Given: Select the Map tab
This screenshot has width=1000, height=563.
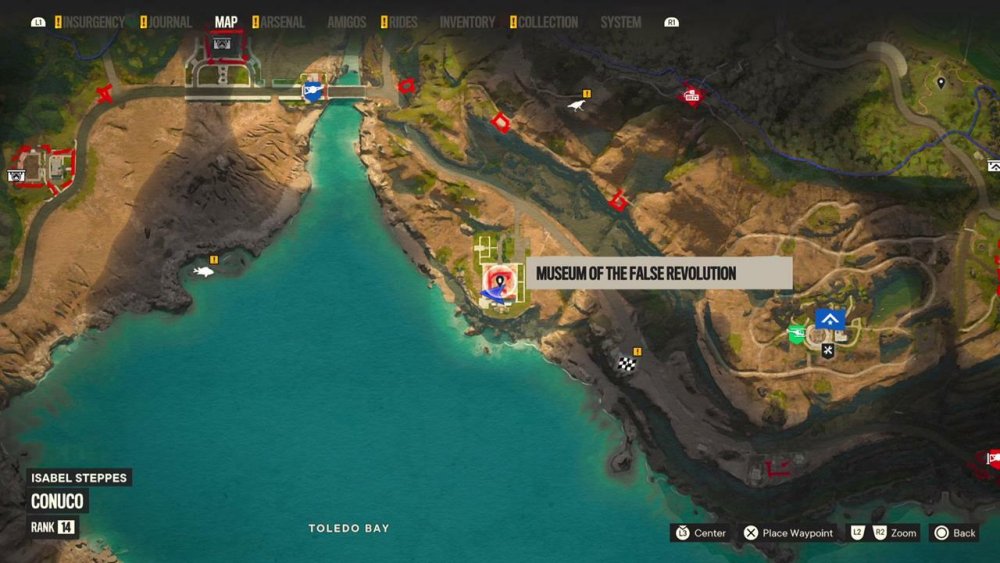Looking at the screenshot, I should [226, 22].
